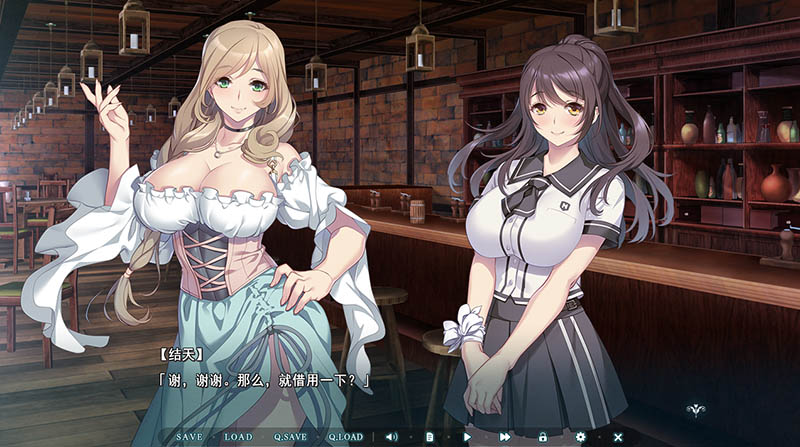Open the SAVE menu

pyautogui.click(x=189, y=437)
